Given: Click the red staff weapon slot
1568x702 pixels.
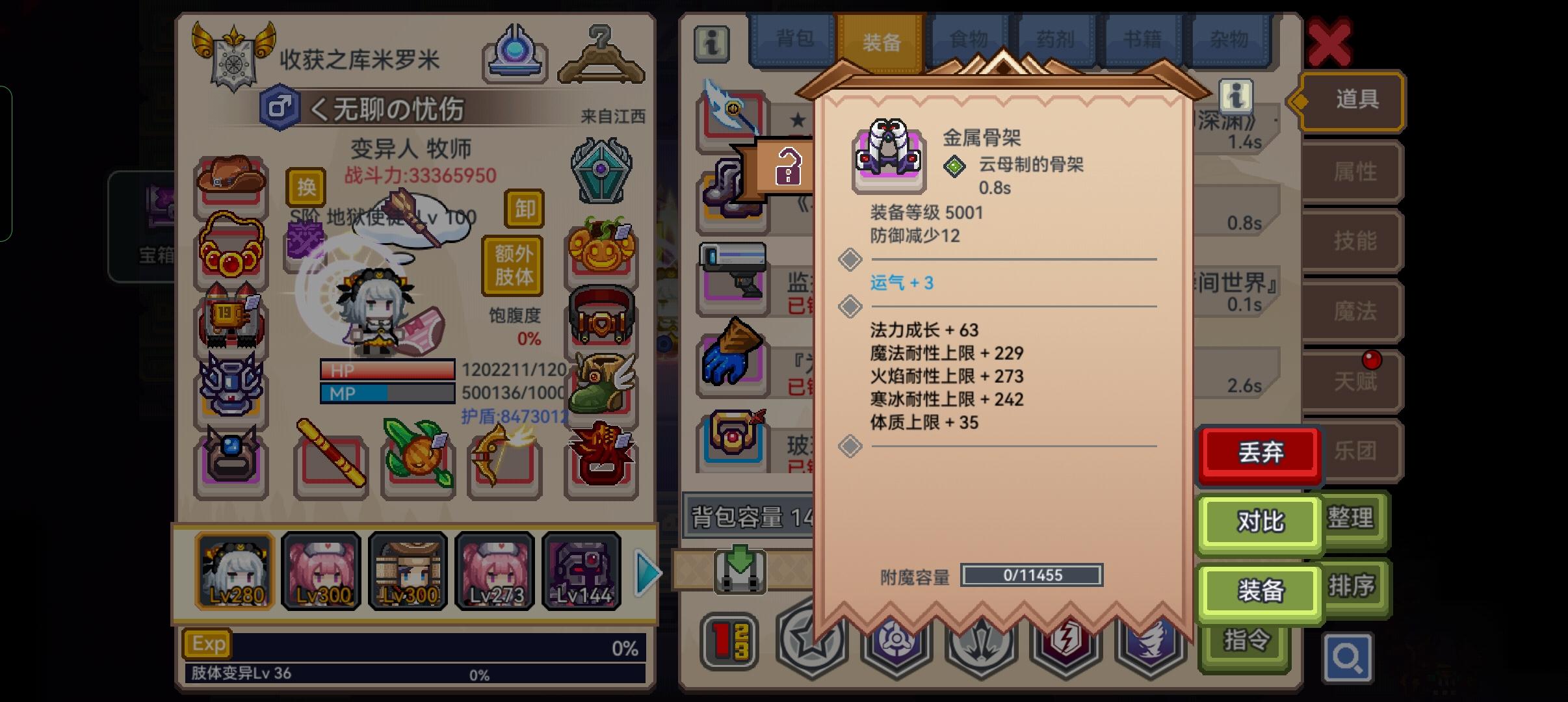Looking at the screenshot, I should point(332,463).
